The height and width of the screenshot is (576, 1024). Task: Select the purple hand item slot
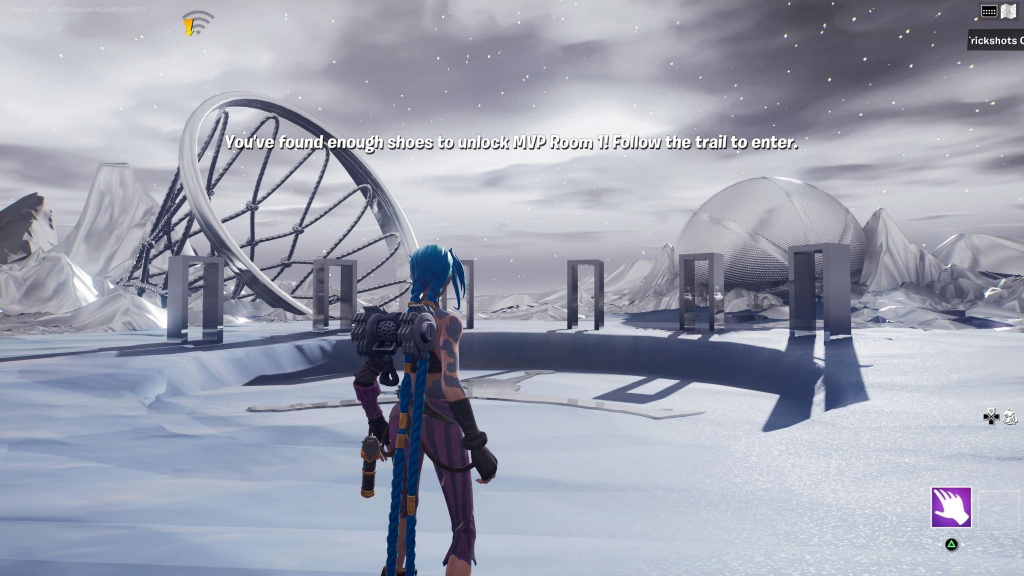click(x=951, y=507)
